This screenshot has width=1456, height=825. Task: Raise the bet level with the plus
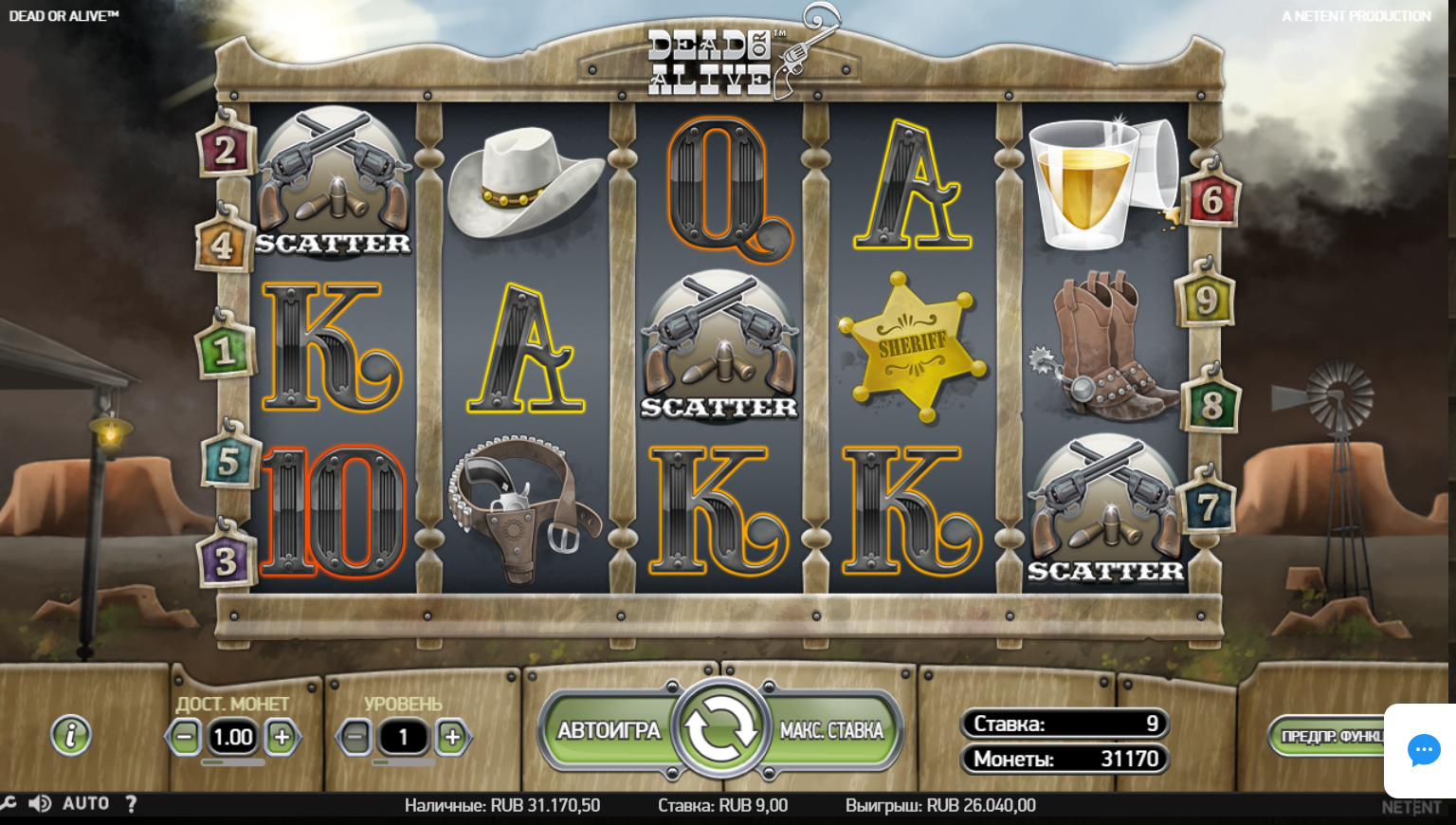pos(452,737)
